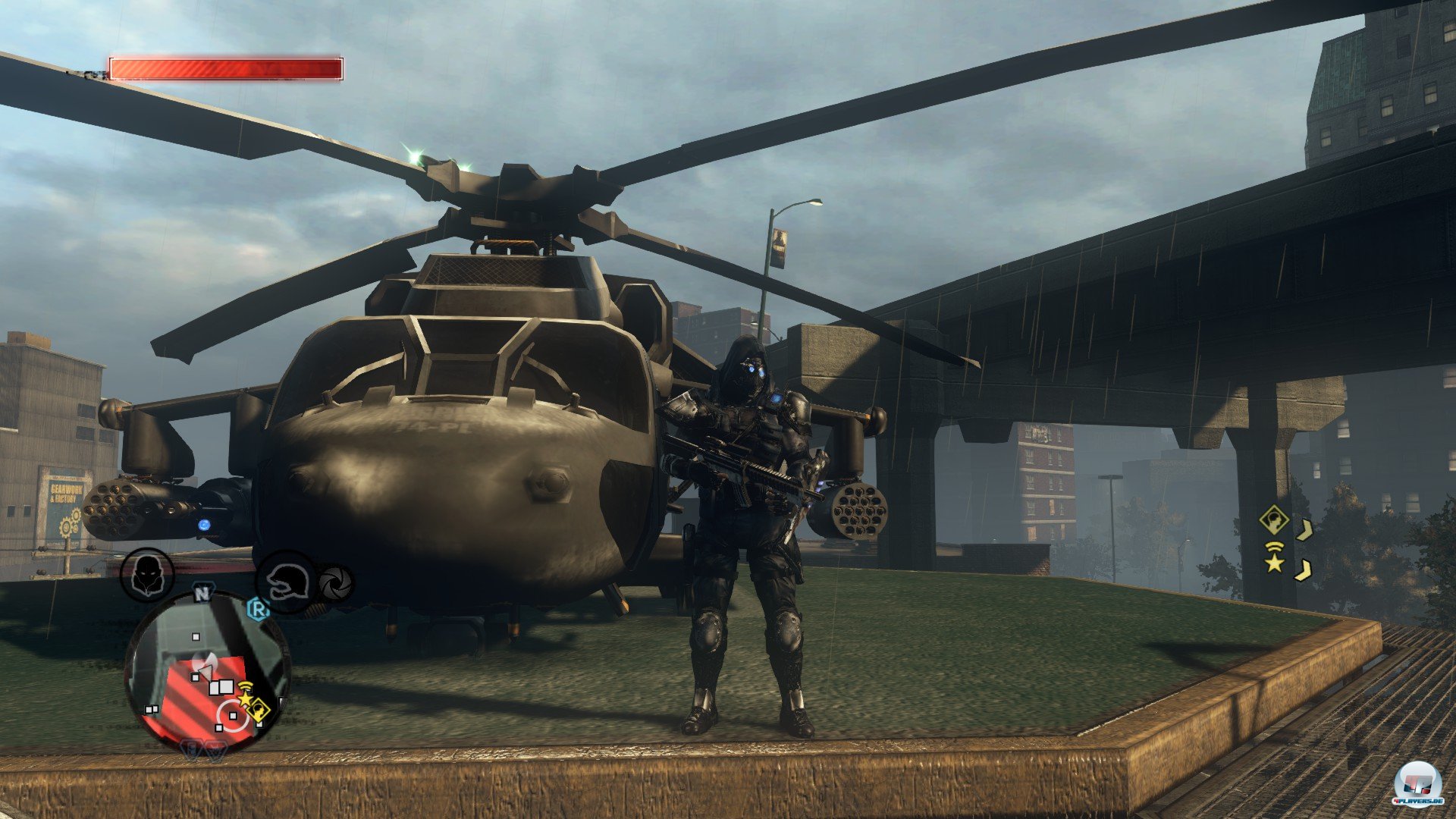Click the military helmet disguise icon
Screen dimensions: 1456x819
click(x=286, y=582)
